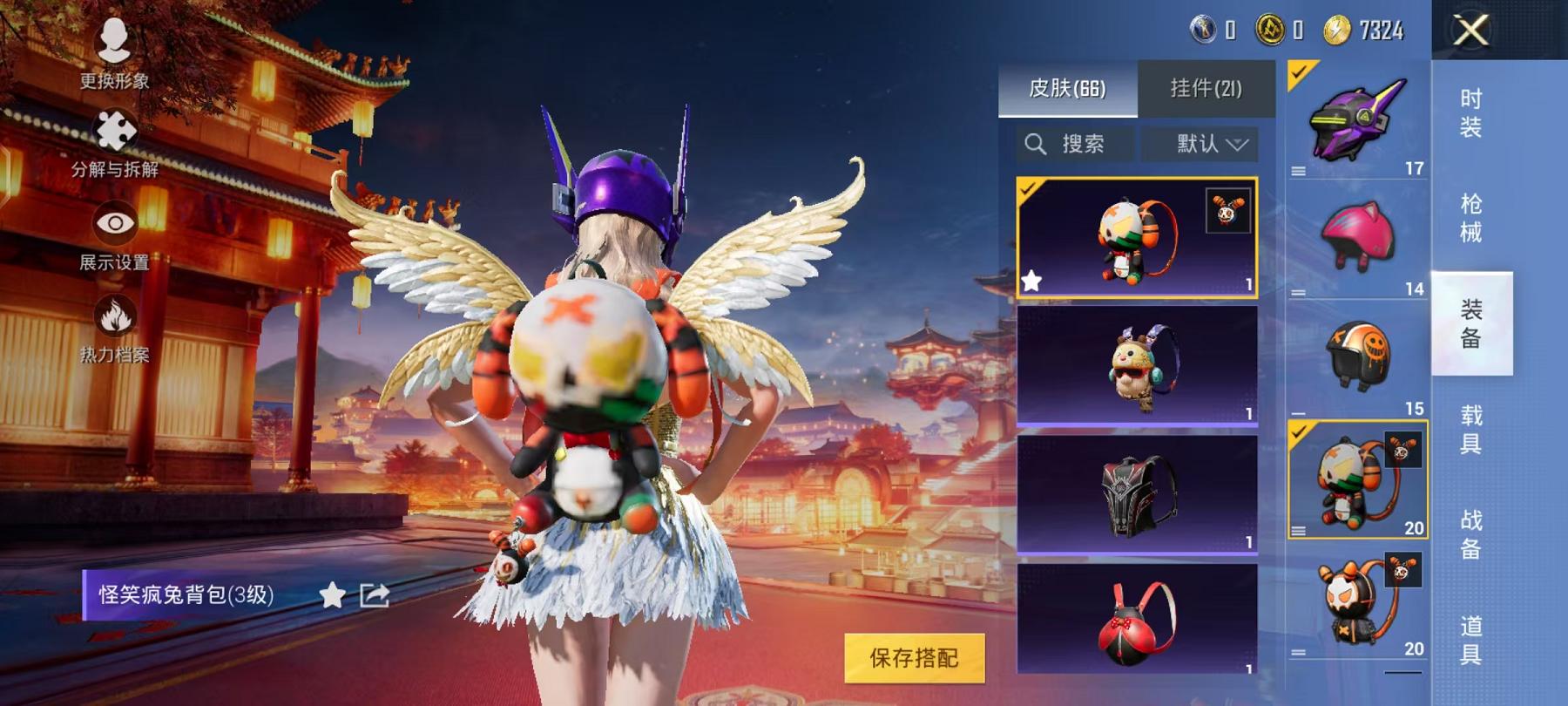Open 展示设置 via the eye icon
The width and height of the screenshot is (1568, 706).
[x=113, y=221]
